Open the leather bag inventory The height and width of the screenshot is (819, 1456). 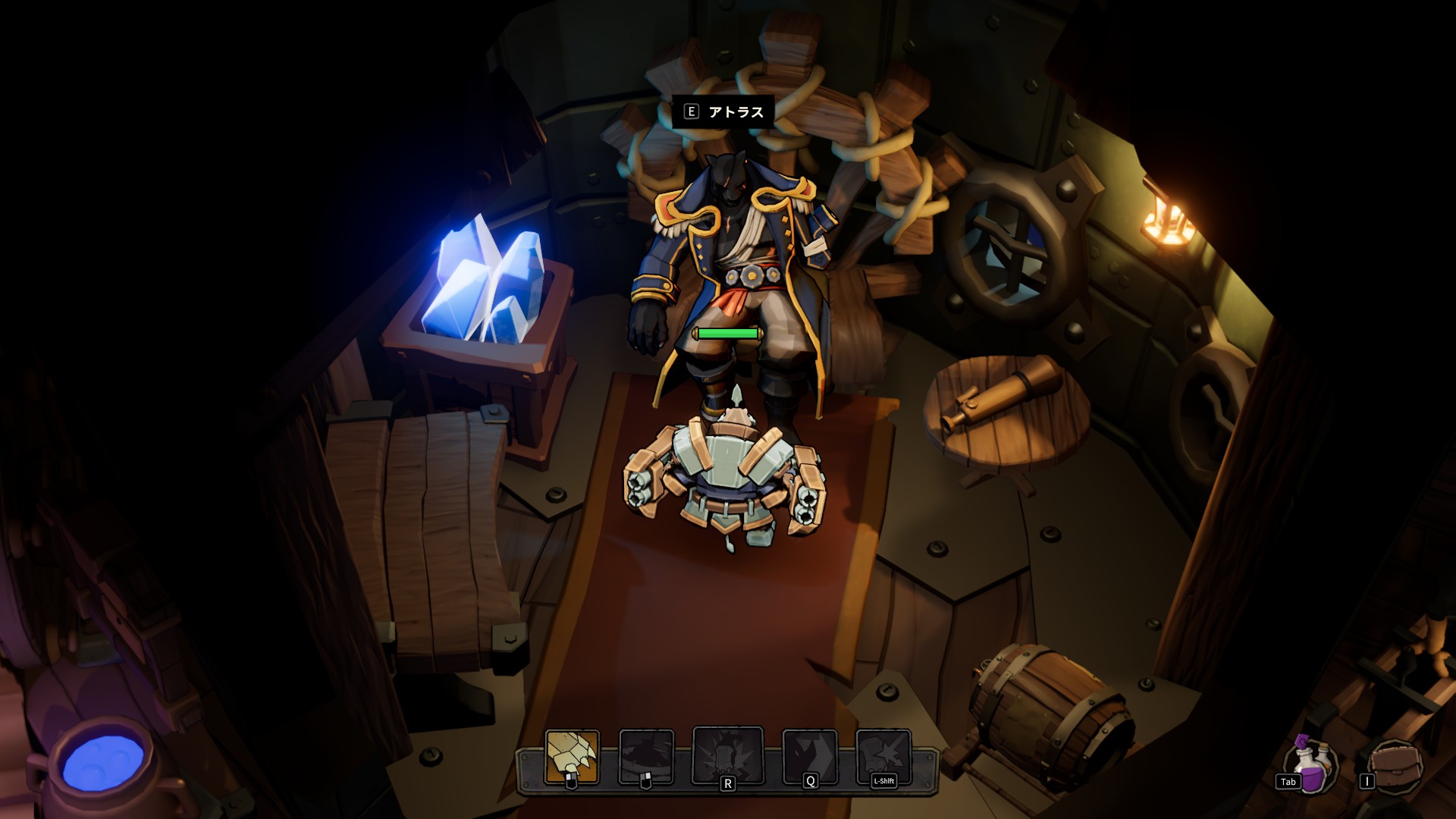(x=1397, y=766)
